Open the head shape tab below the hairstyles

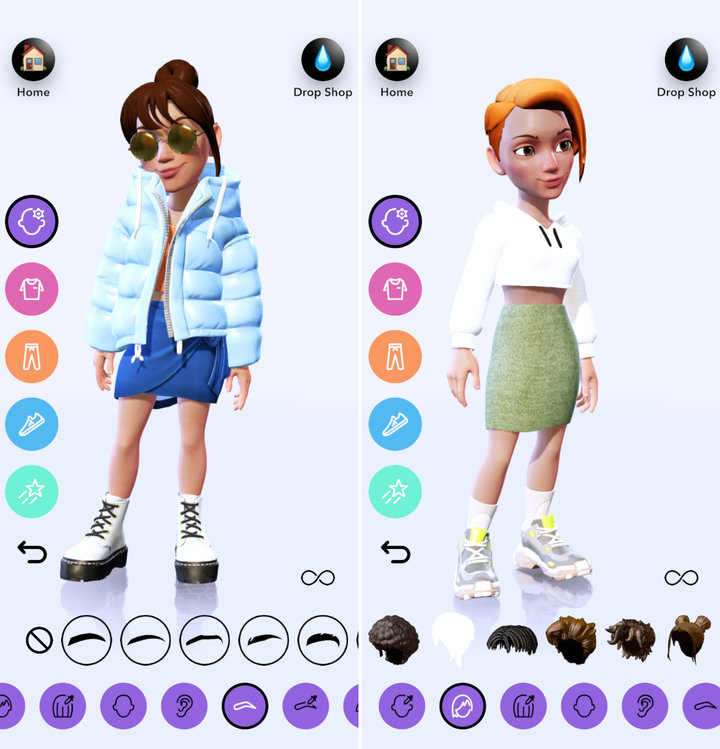click(x=584, y=706)
